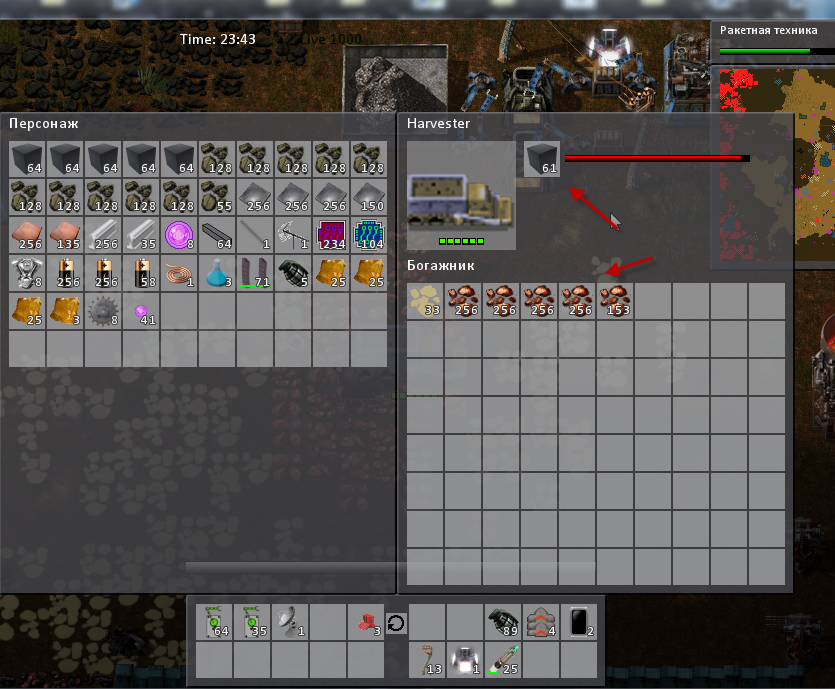Select the blue science flask slot
This screenshot has width=835, height=689.
coord(218,273)
